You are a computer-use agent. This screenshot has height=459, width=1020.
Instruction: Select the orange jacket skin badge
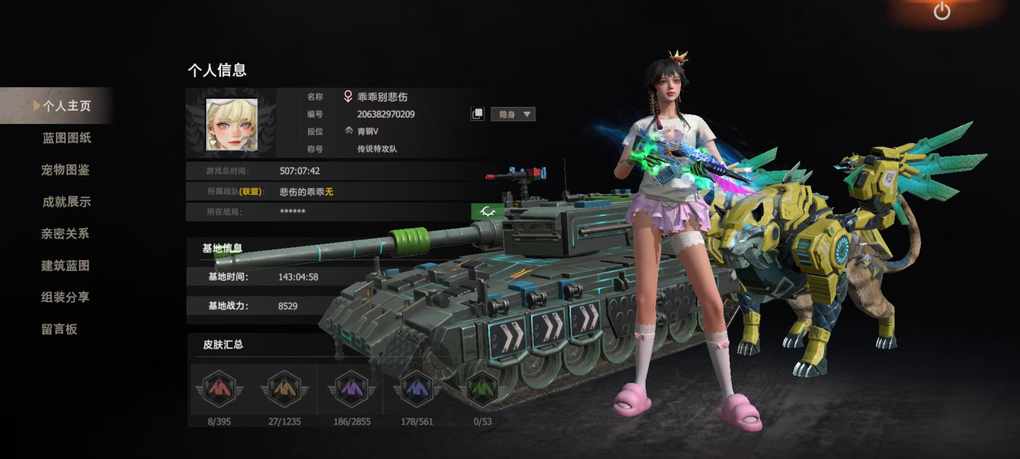(x=284, y=388)
